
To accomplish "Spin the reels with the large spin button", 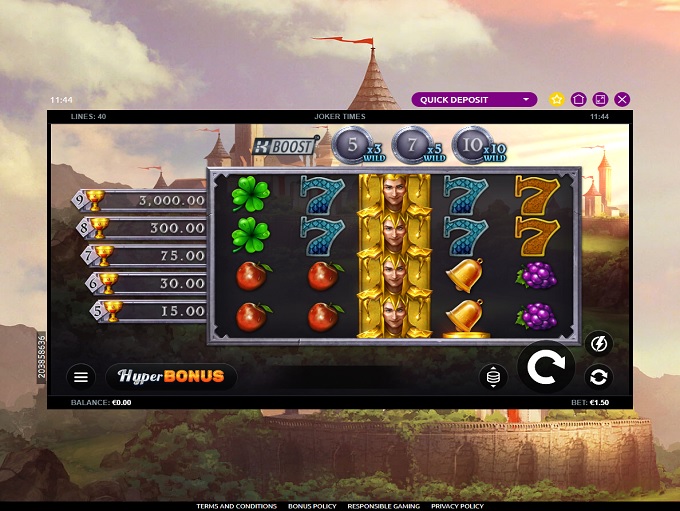I will coord(545,368).
